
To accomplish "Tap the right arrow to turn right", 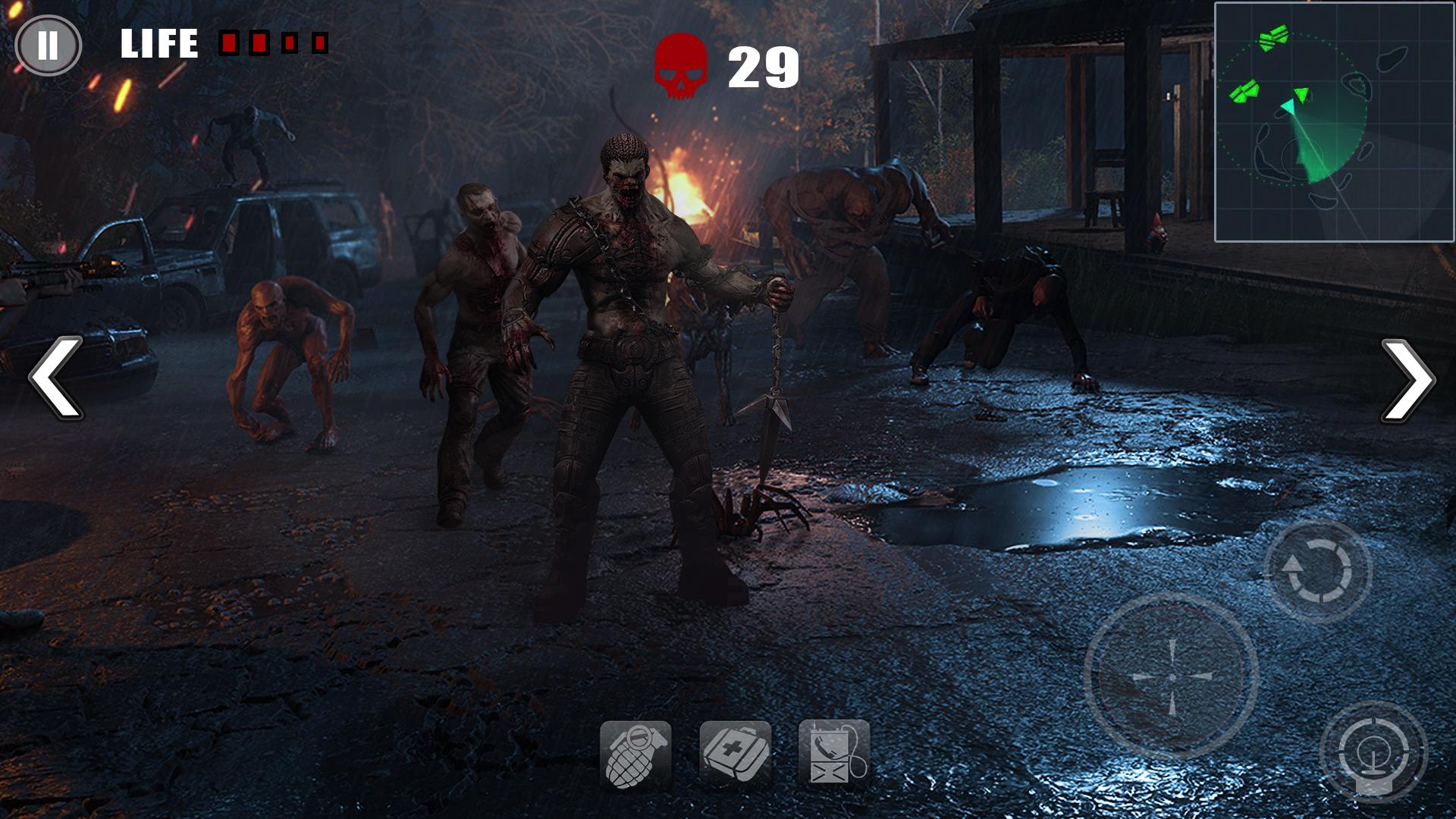I will [x=1407, y=379].
